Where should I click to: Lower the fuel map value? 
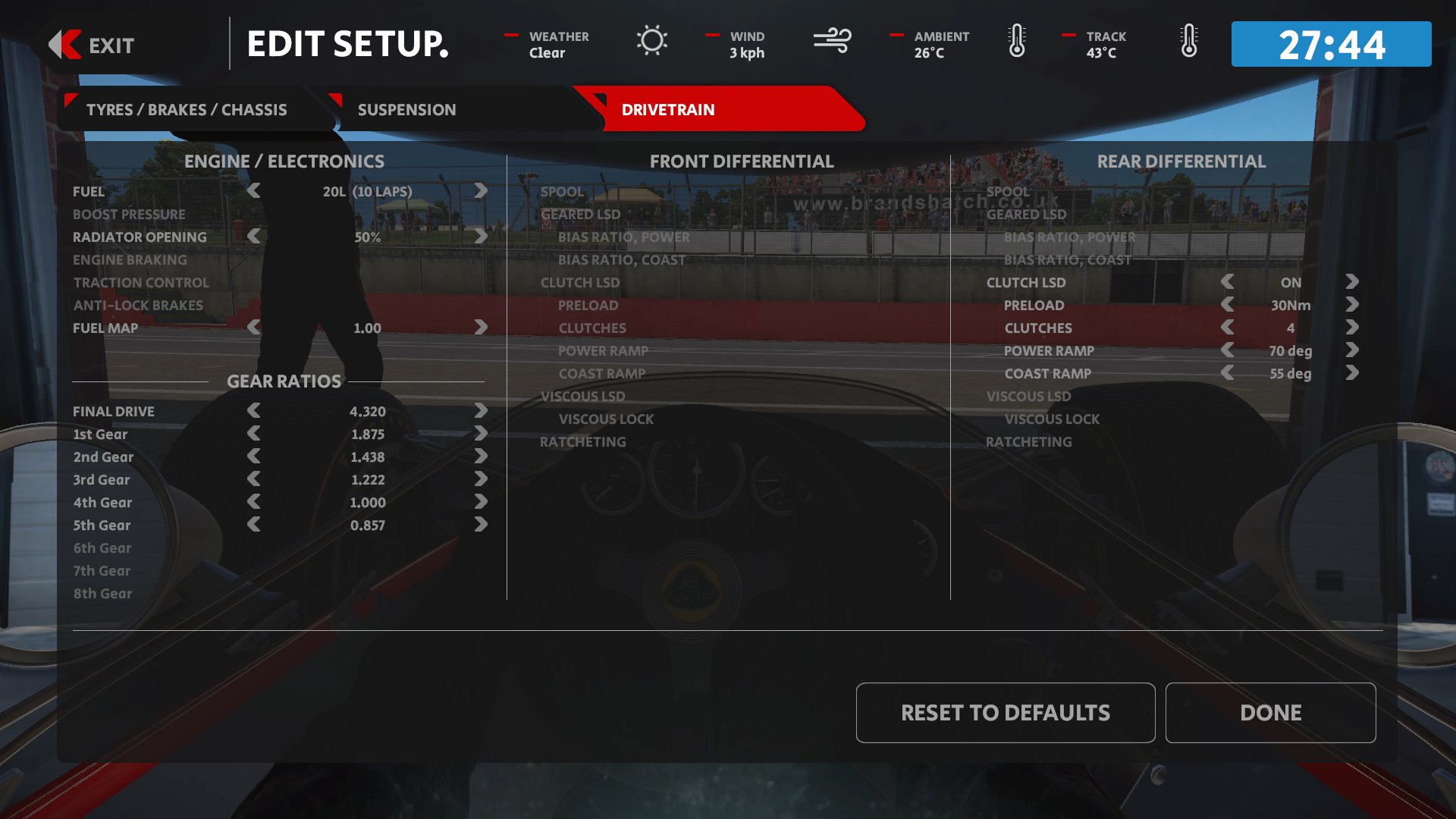(254, 328)
